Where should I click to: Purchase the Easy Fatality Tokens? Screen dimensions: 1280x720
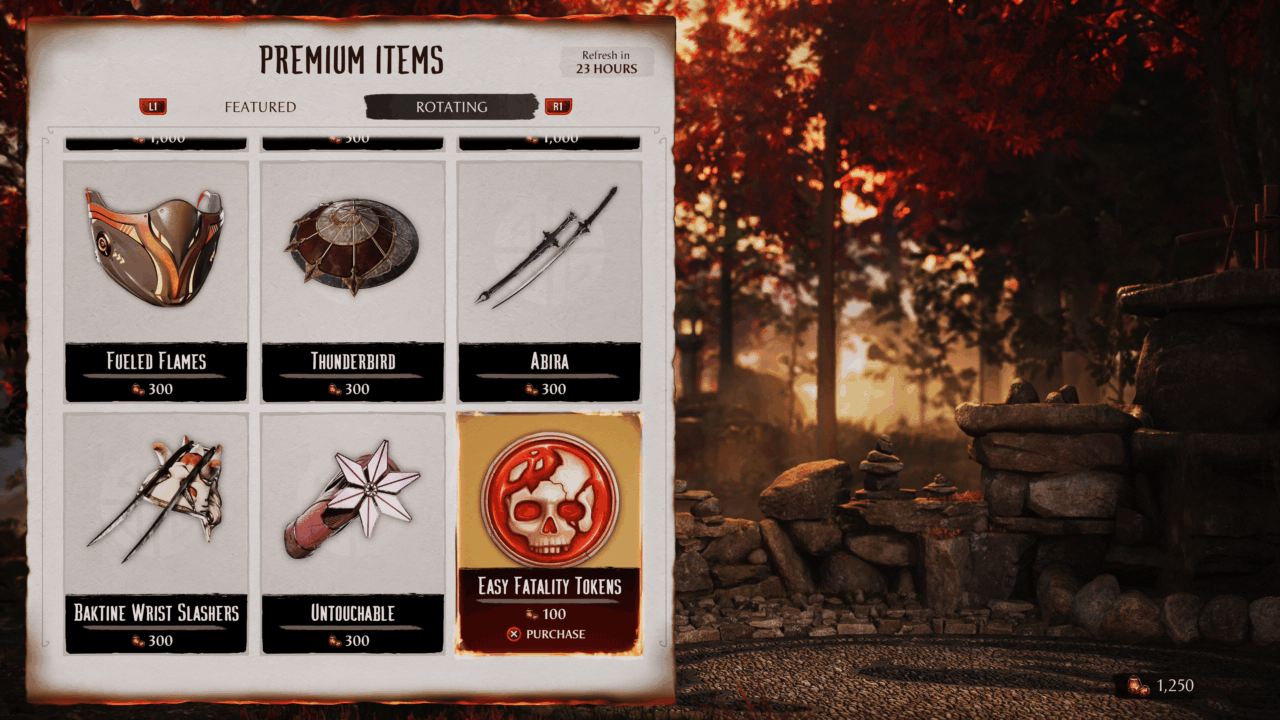(x=547, y=634)
